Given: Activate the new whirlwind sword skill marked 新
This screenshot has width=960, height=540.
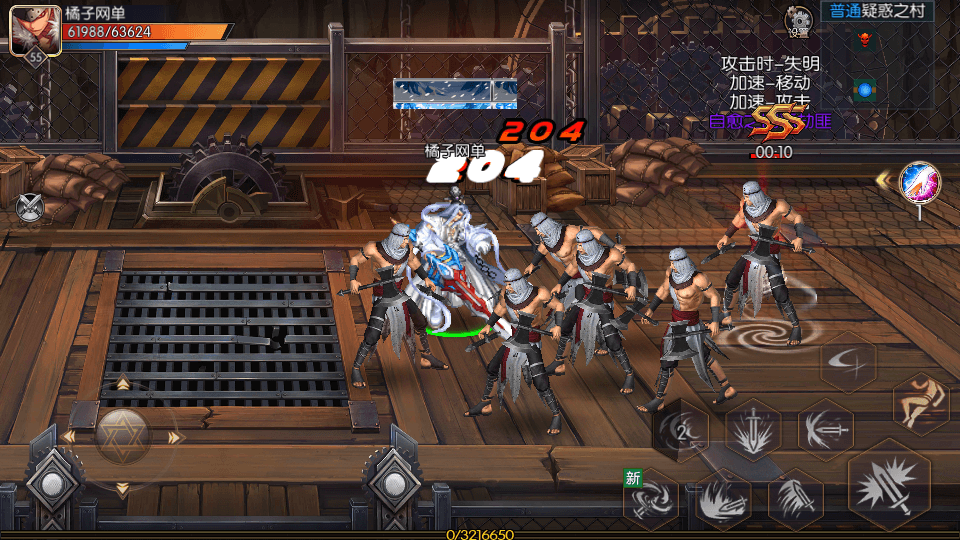Looking at the screenshot, I should (651, 498).
